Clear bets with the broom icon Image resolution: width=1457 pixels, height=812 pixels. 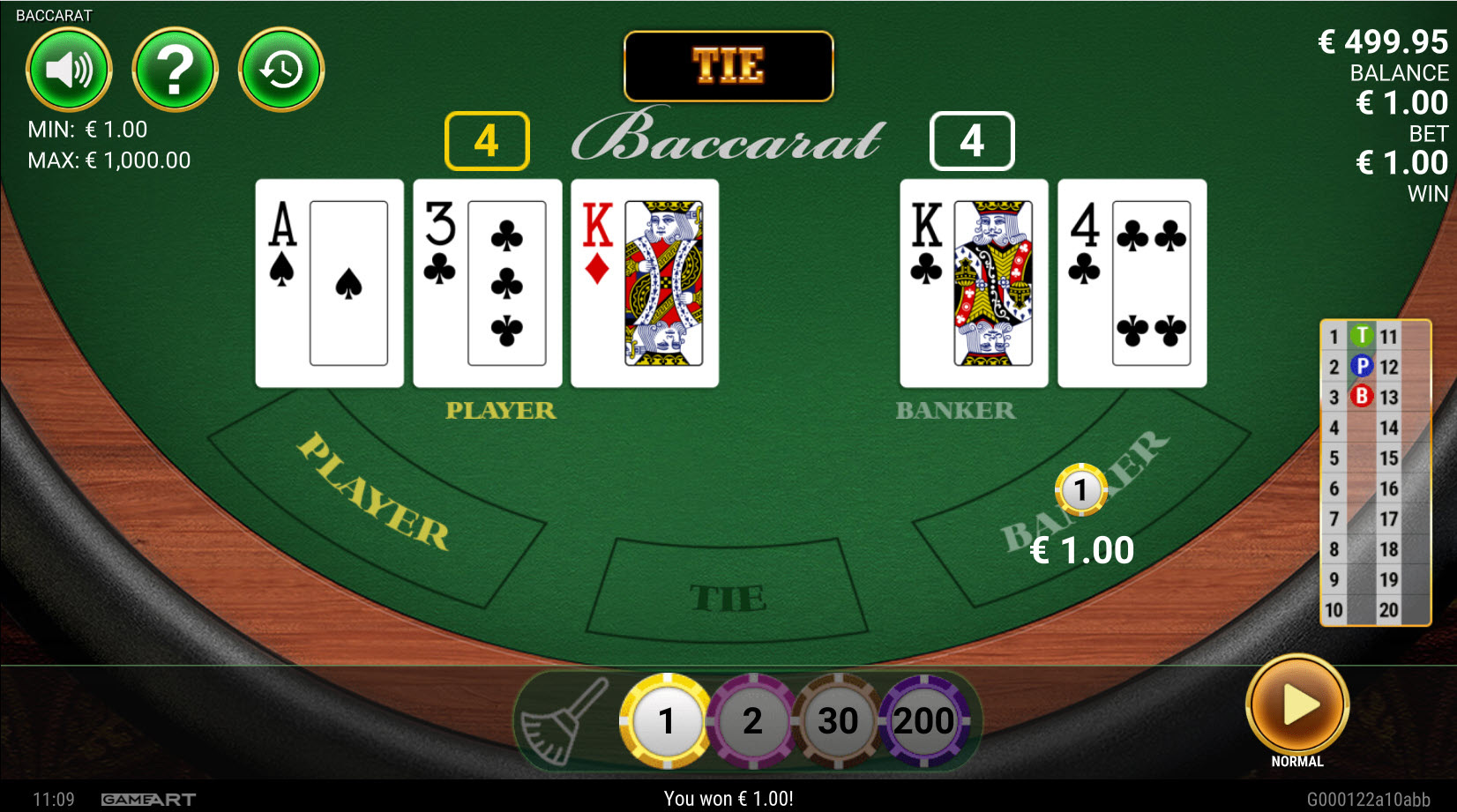click(x=564, y=720)
